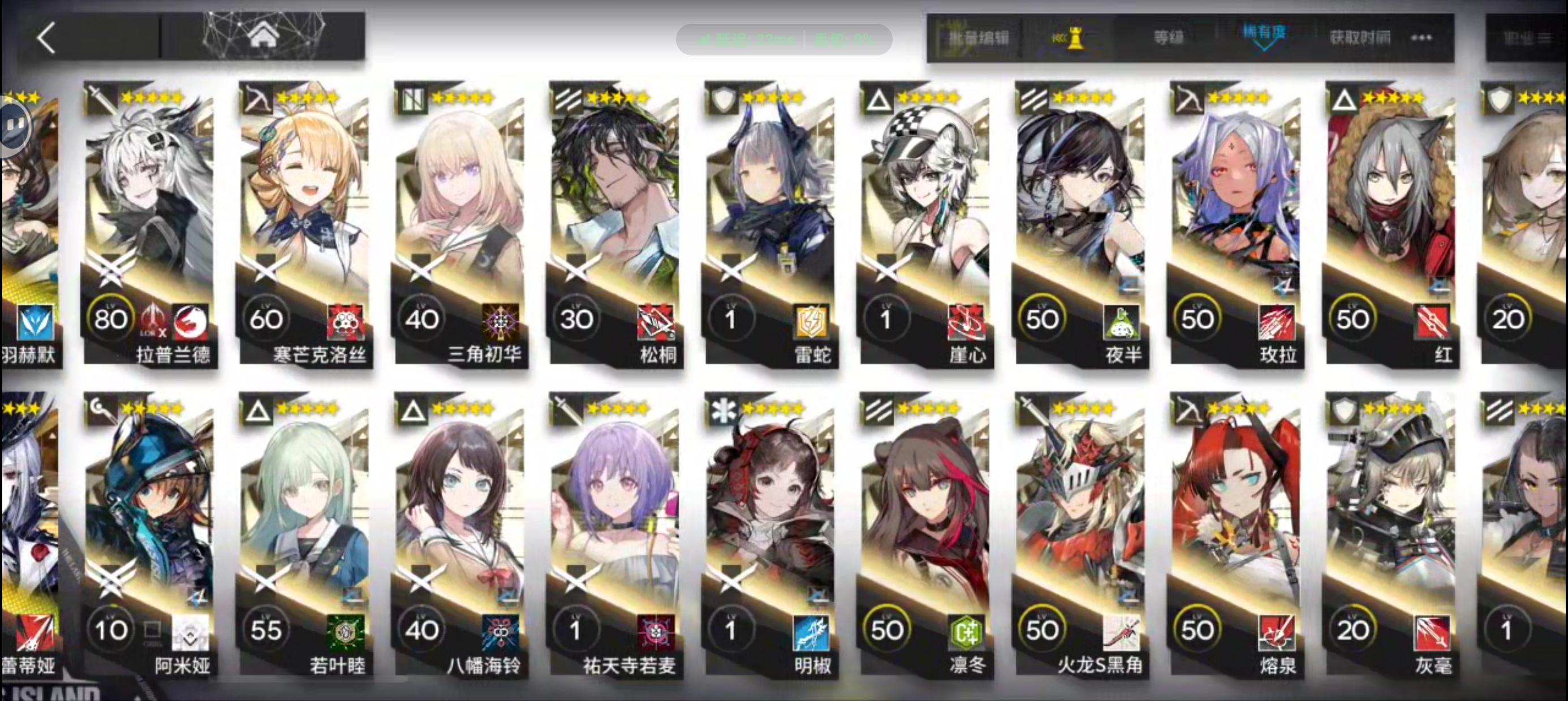This screenshot has width=1568, height=701.
Task: Enable sorting by 获取时间 (obtain time)
Action: pyautogui.click(x=1360, y=38)
